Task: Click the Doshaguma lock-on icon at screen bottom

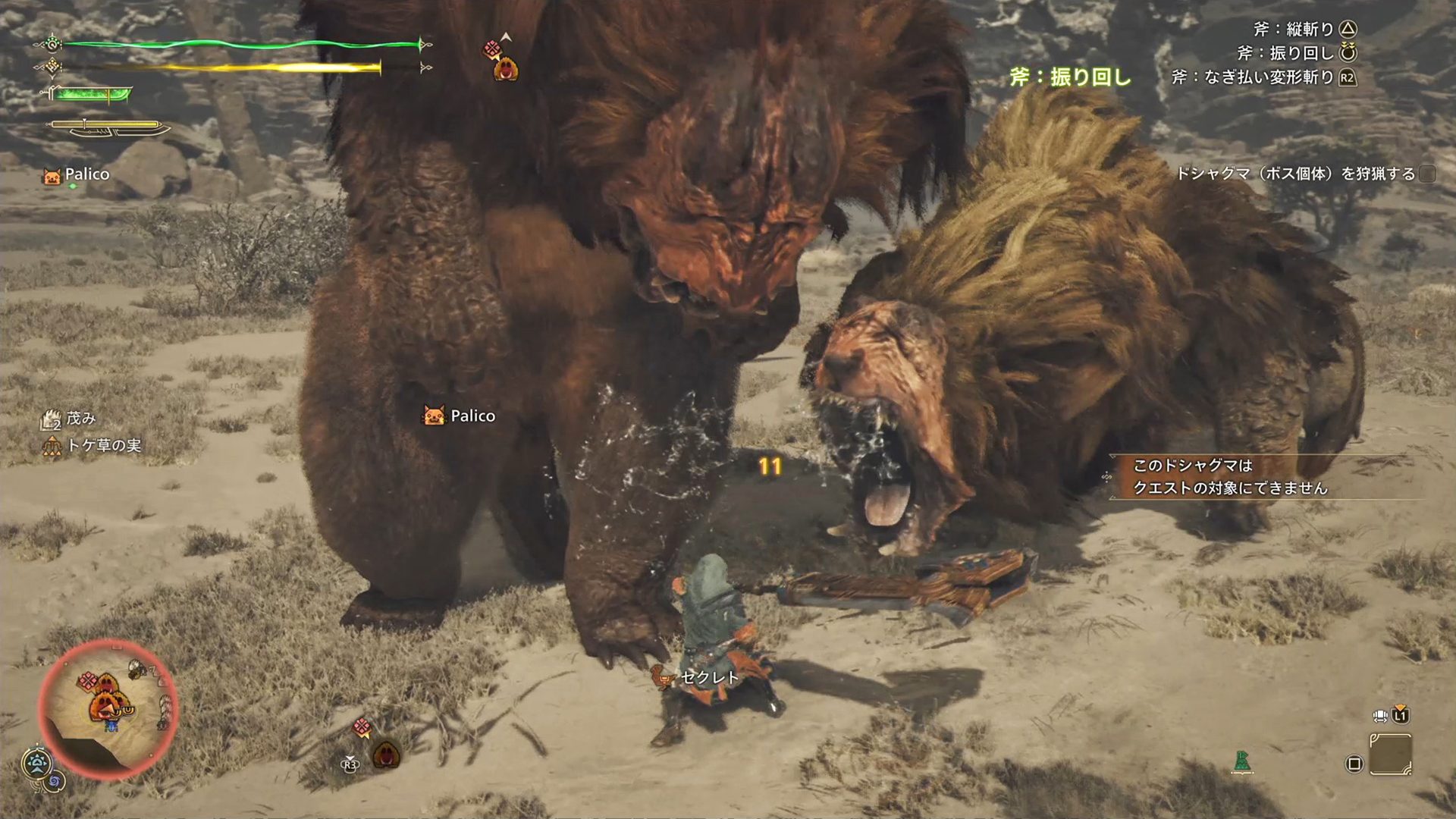Action: 385,755
